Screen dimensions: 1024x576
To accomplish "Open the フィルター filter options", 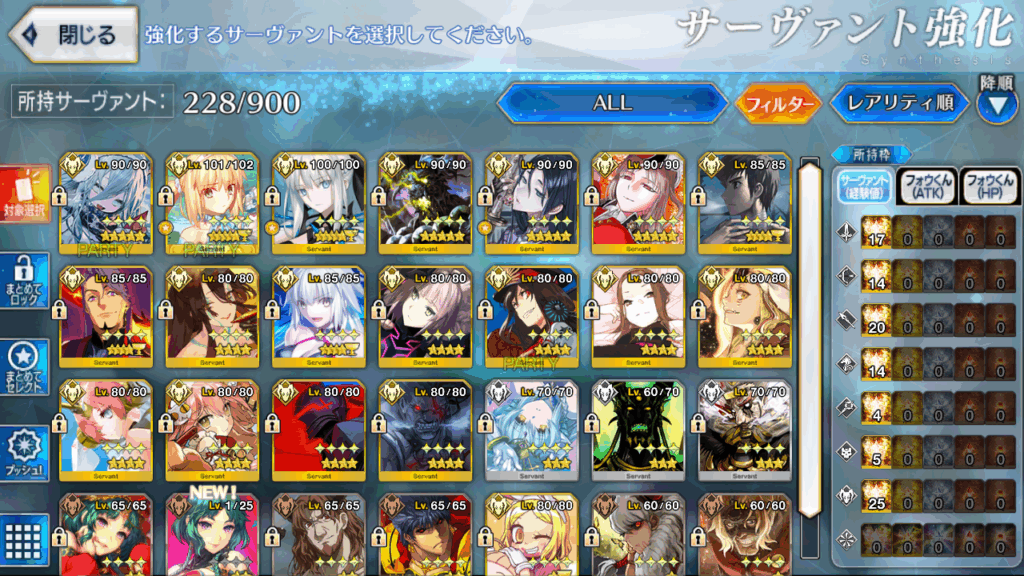I will (777, 103).
